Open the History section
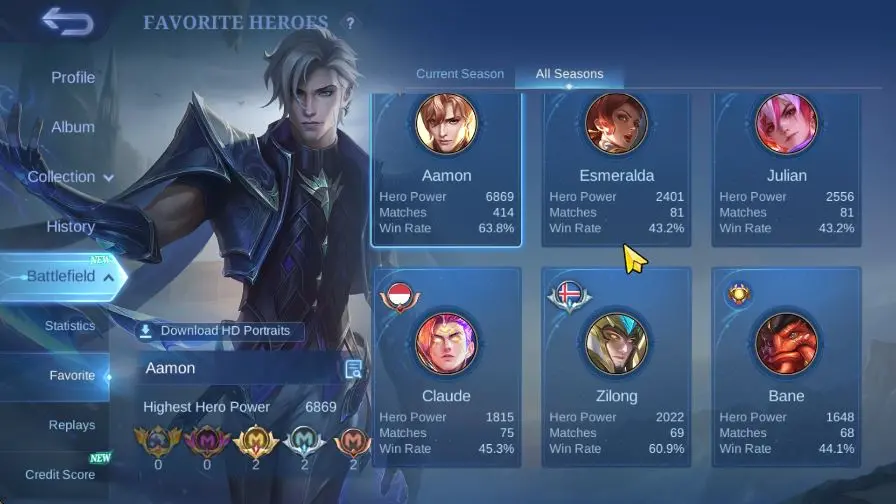 pos(71,226)
